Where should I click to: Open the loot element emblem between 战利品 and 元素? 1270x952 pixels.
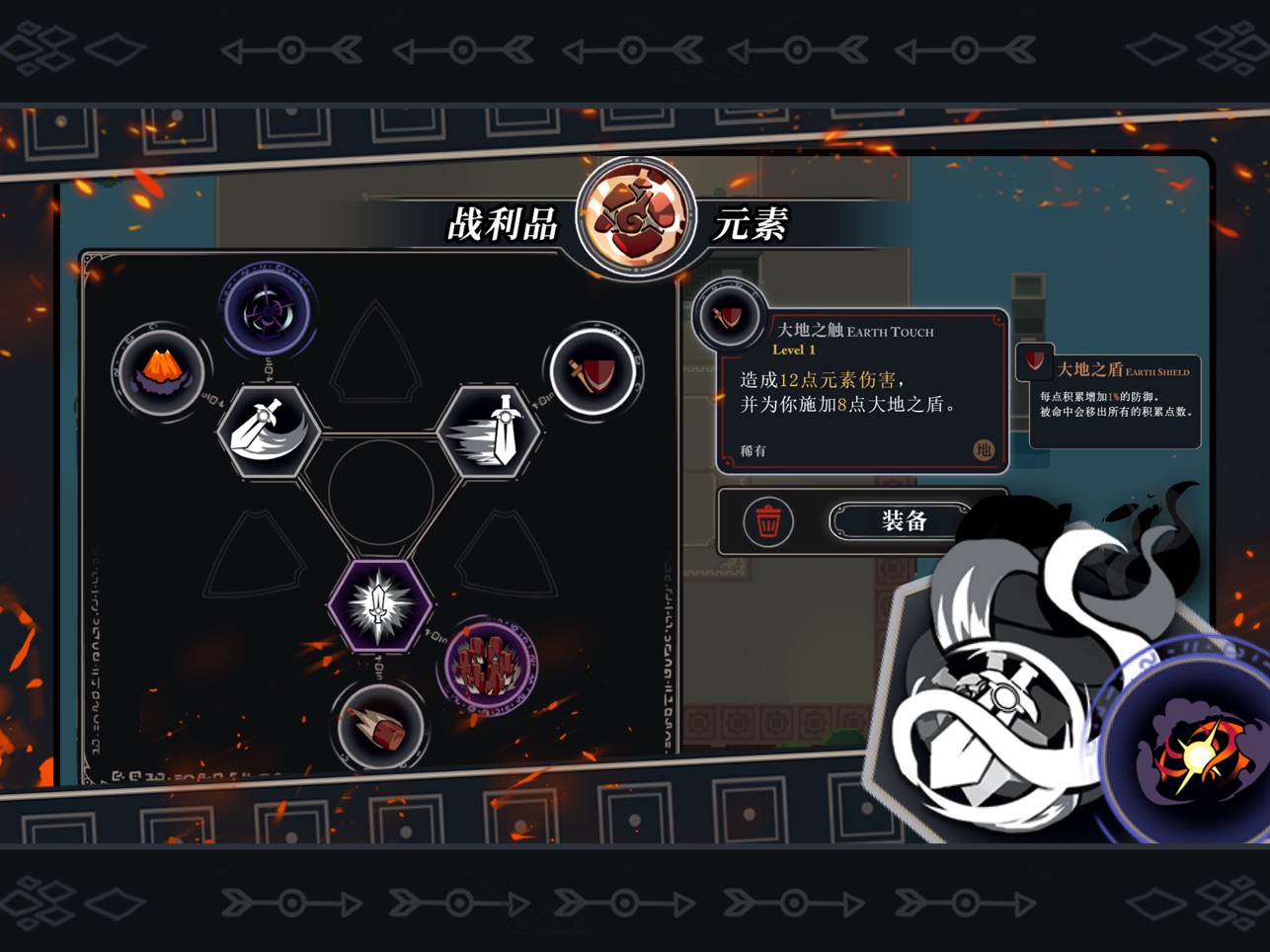(x=636, y=217)
